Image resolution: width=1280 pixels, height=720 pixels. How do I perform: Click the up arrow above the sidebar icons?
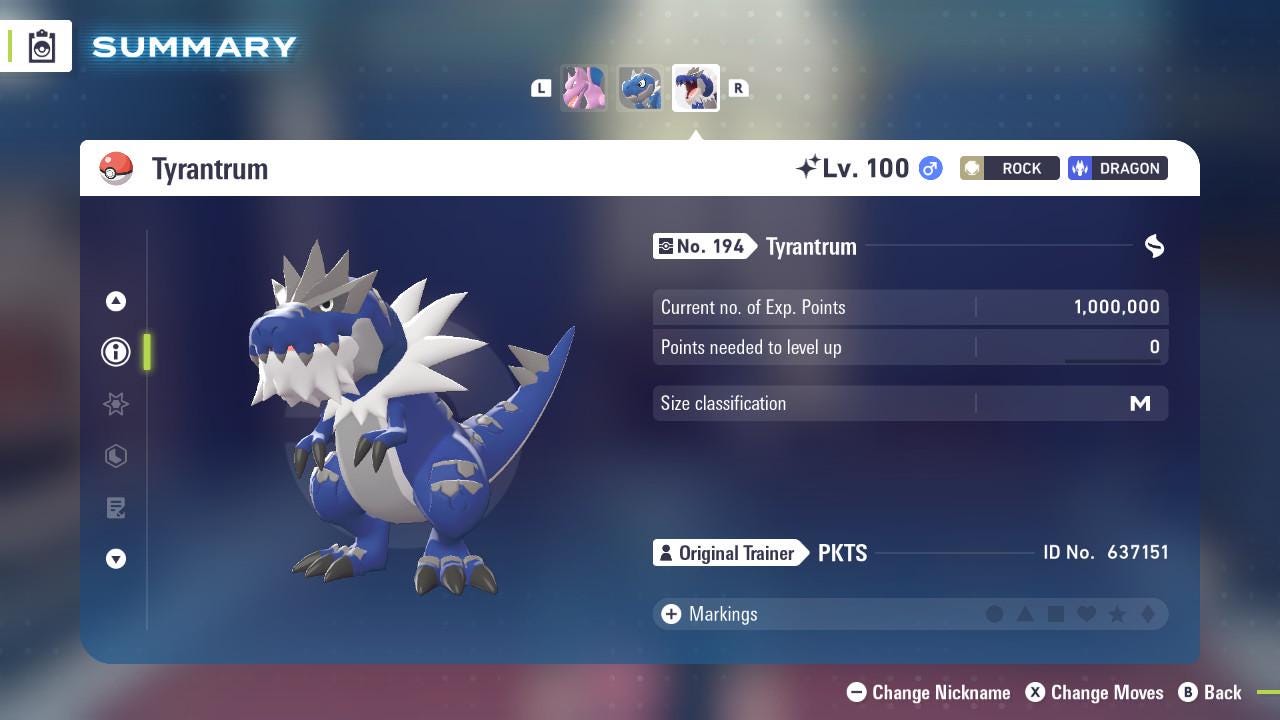tap(116, 301)
